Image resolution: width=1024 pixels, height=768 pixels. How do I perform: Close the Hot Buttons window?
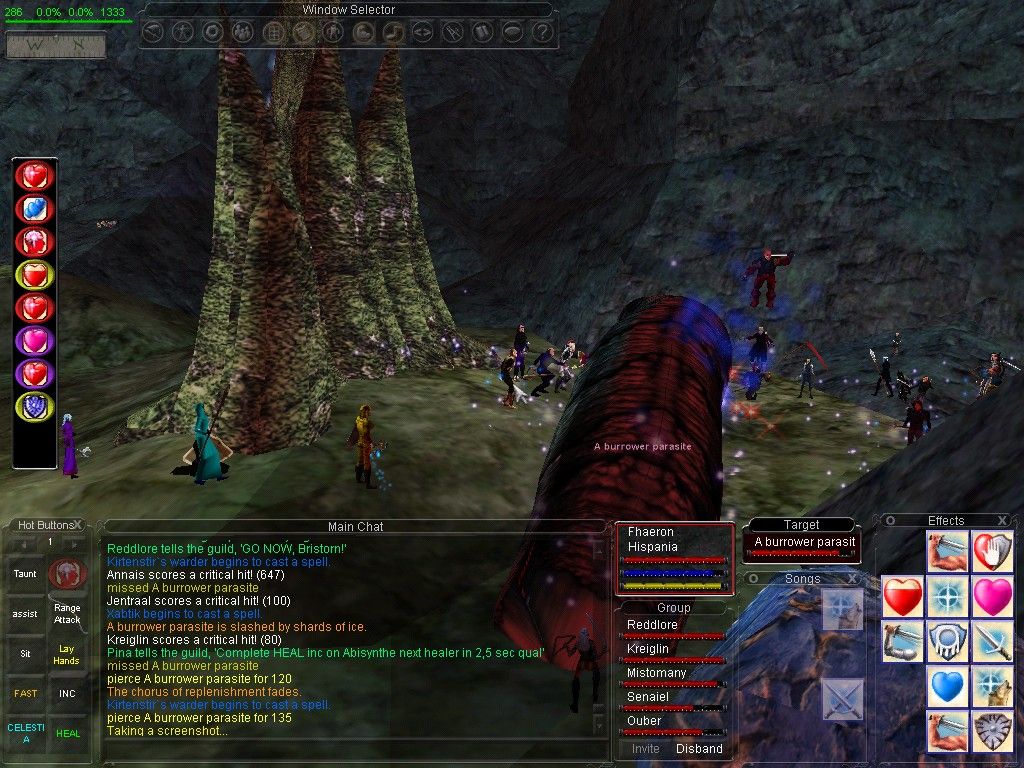point(78,524)
